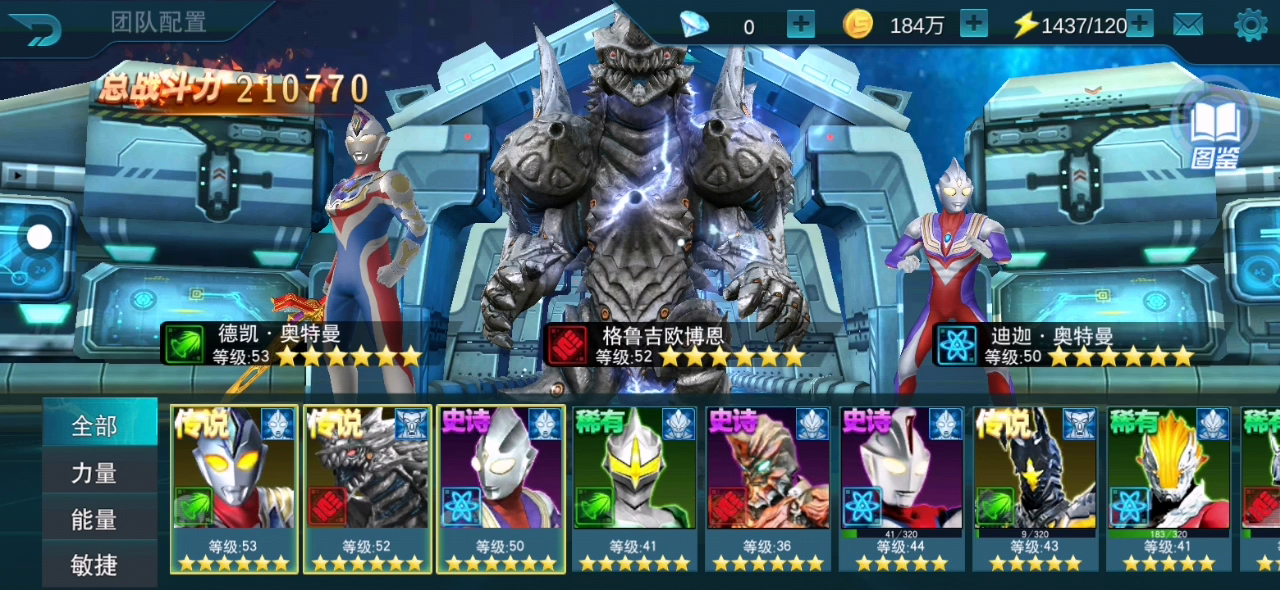Open the settings gear

1251,25
